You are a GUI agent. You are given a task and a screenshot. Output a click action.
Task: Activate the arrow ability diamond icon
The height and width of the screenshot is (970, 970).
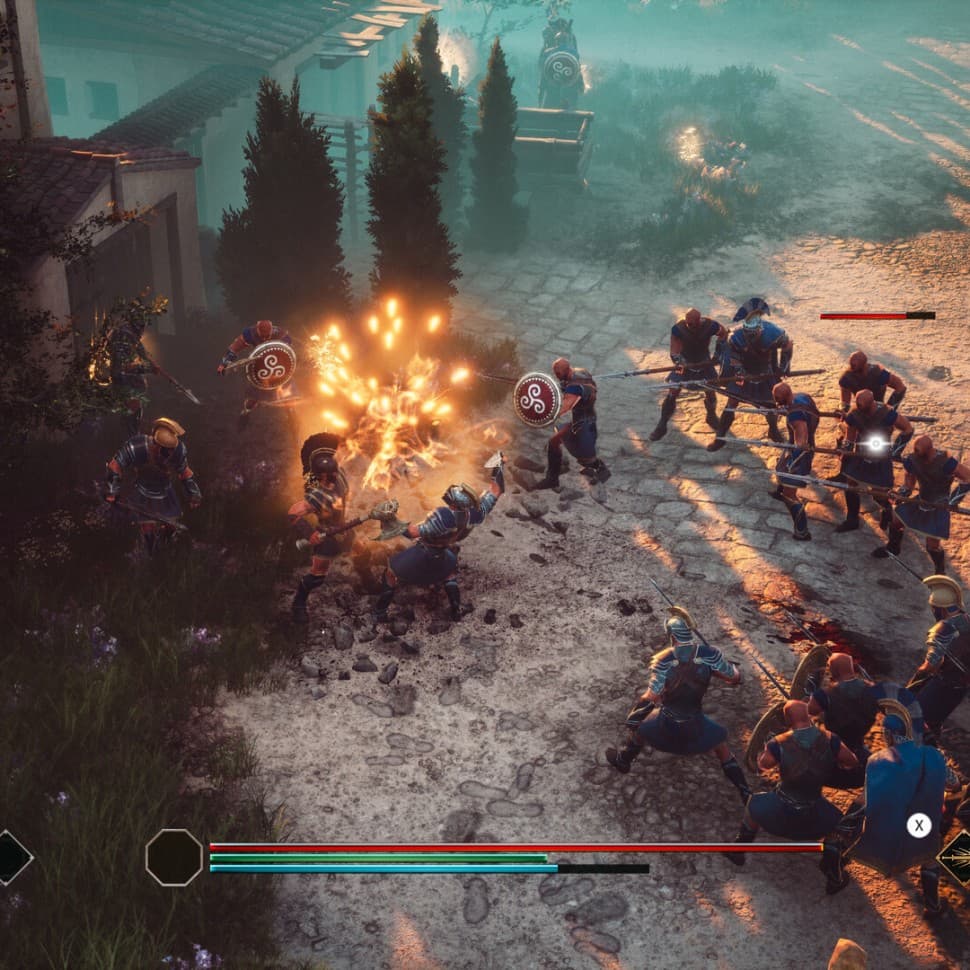point(958,858)
